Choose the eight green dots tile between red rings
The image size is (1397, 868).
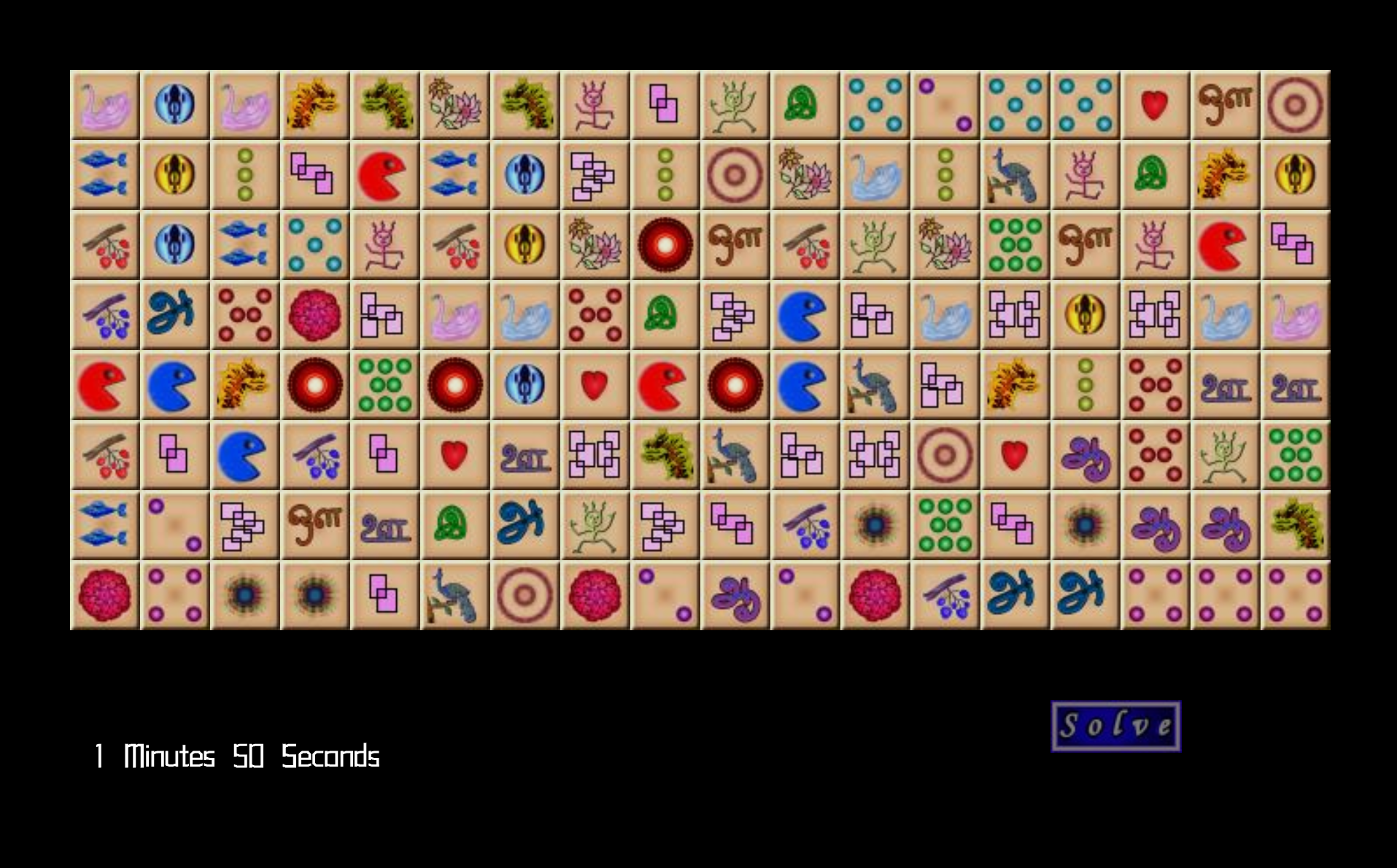(385, 385)
